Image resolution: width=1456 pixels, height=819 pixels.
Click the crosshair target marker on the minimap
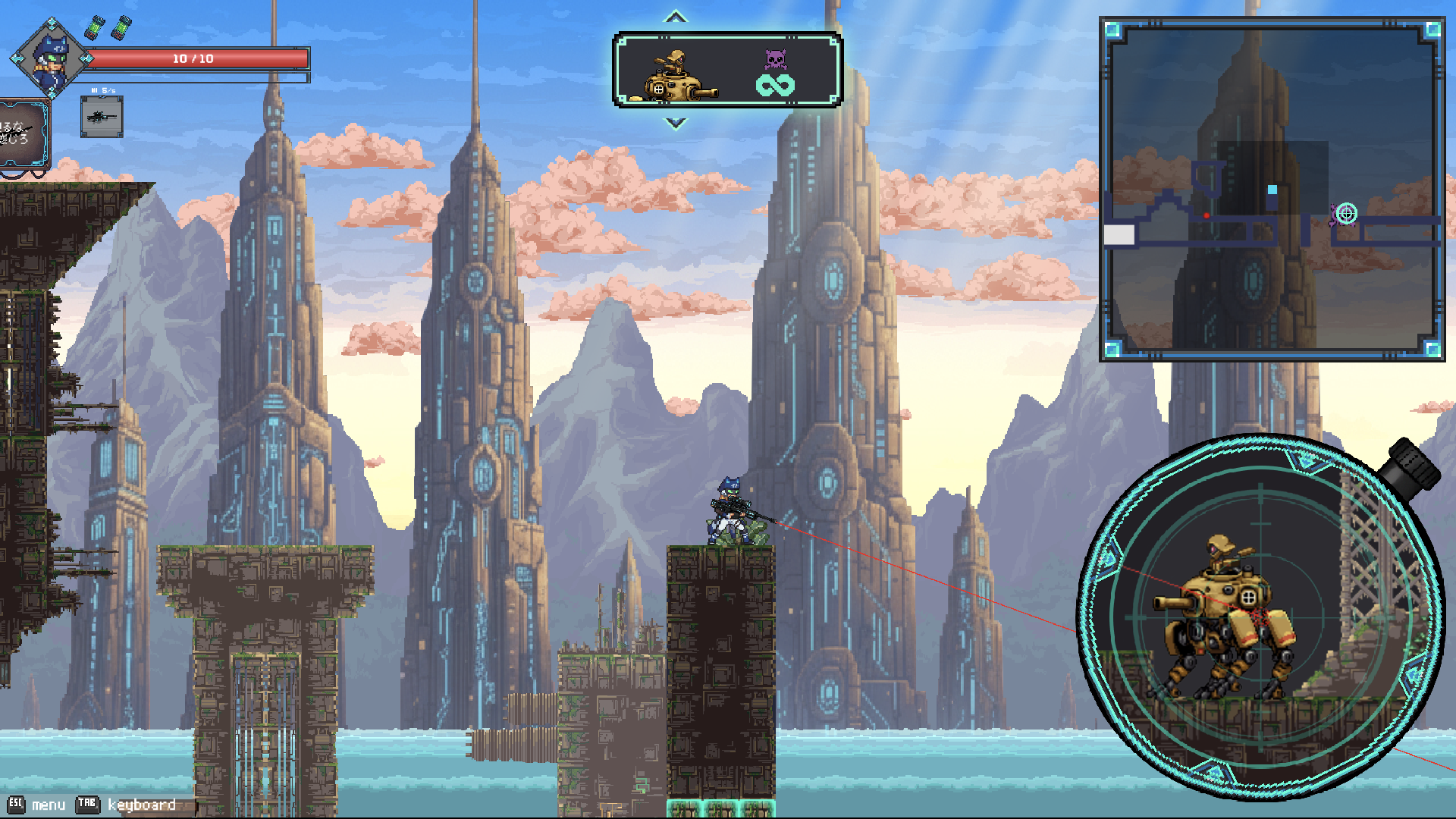pos(1346,214)
